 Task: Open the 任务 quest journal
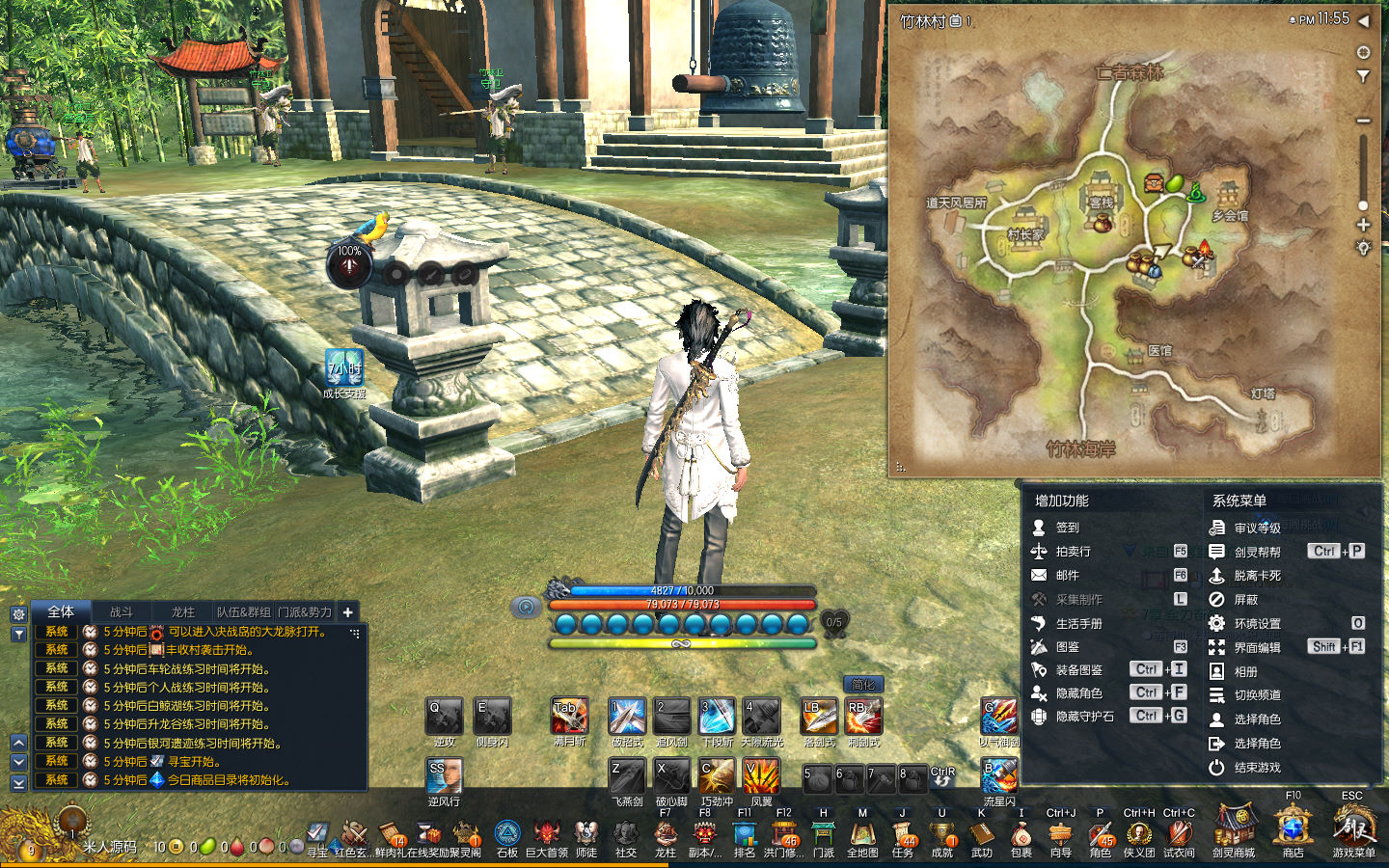903,835
